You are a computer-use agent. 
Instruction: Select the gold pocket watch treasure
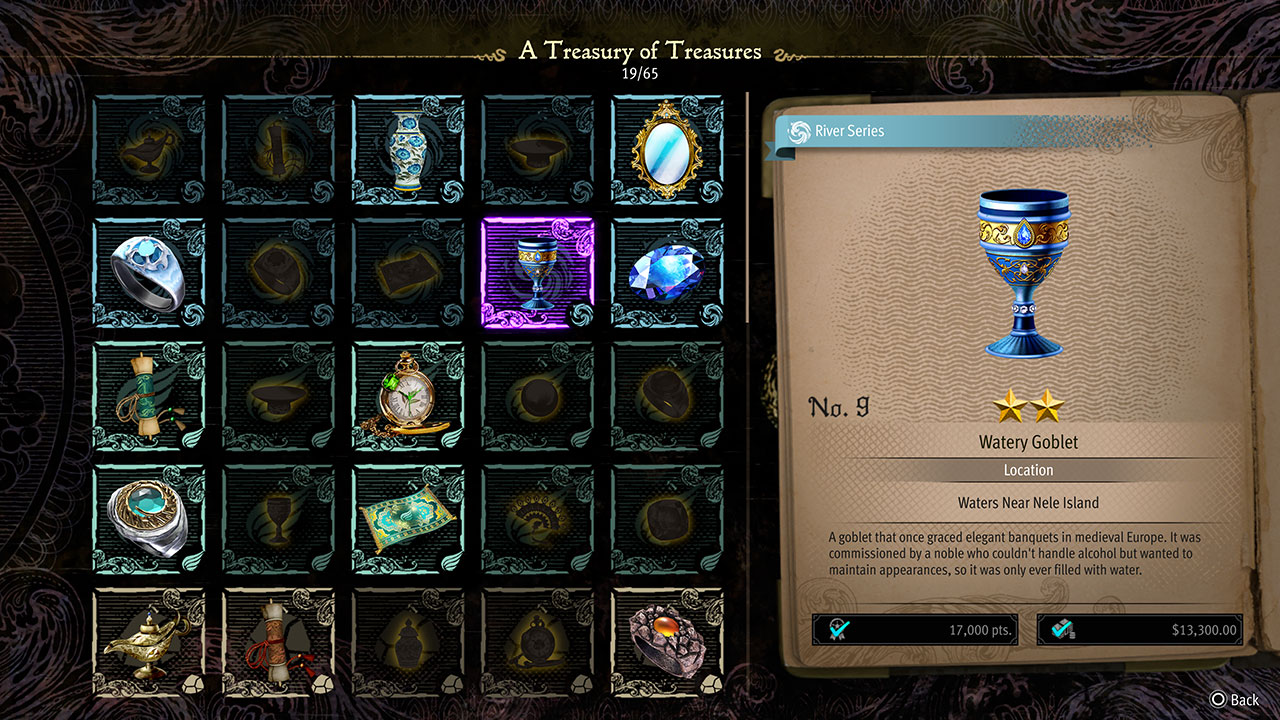click(408, 397)
